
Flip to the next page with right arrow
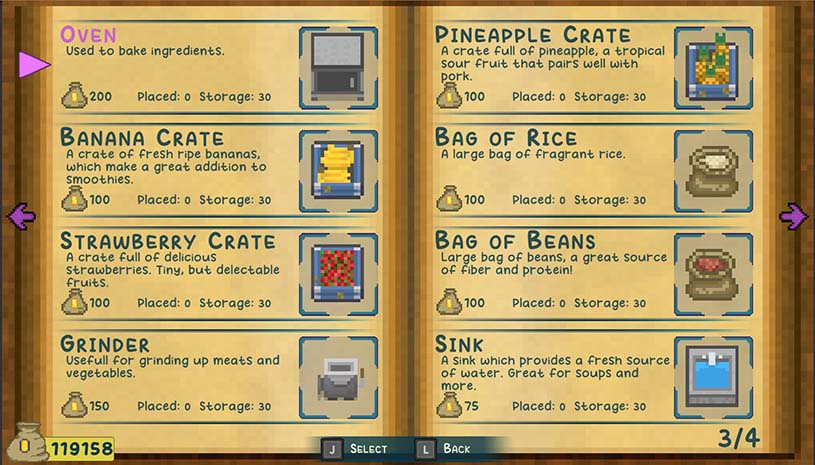coord(793,215)
